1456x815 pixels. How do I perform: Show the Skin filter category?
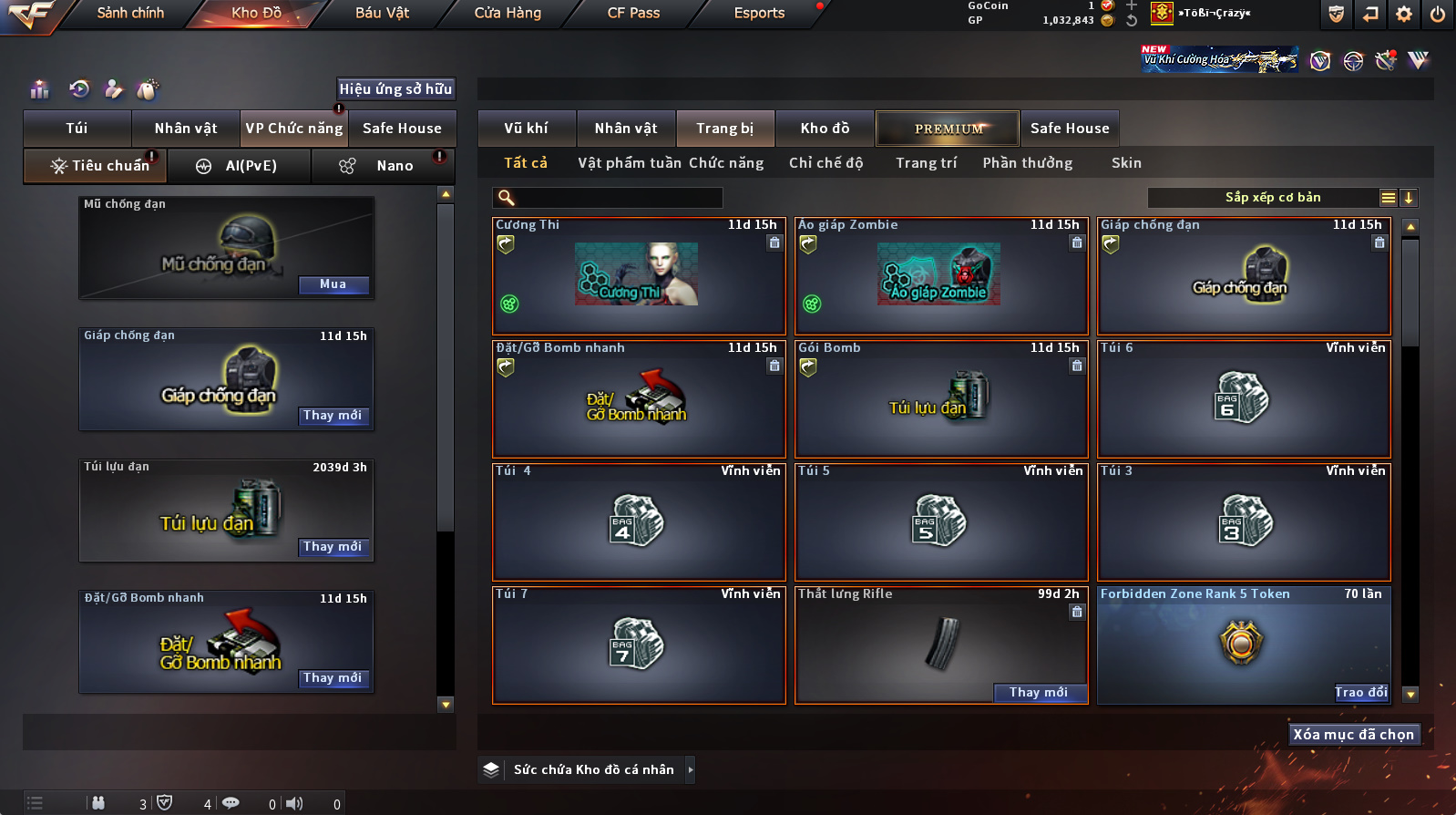[1126, 163]
